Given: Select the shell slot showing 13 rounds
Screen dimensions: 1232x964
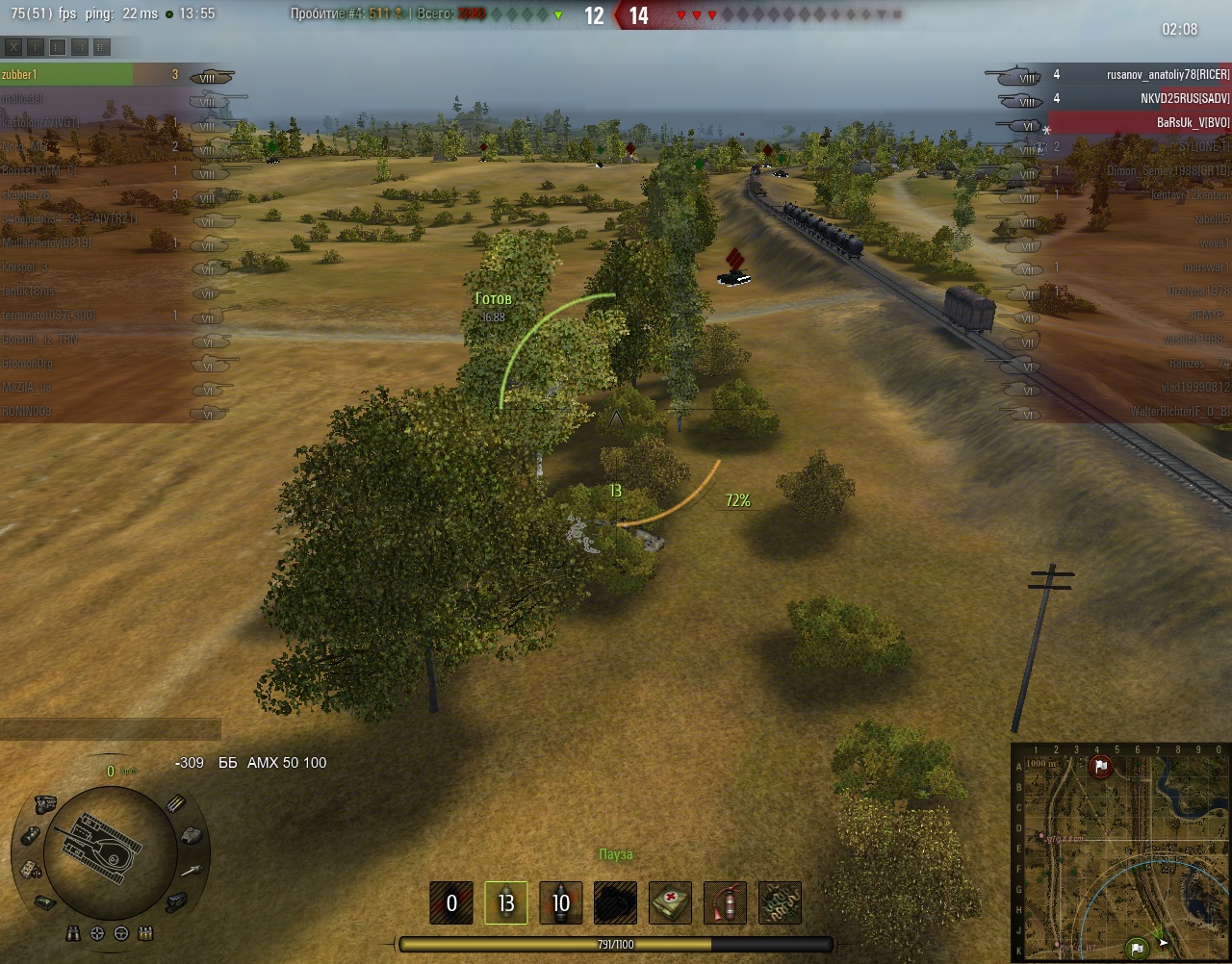Looking at the screenshot, I should coord(505,902).
